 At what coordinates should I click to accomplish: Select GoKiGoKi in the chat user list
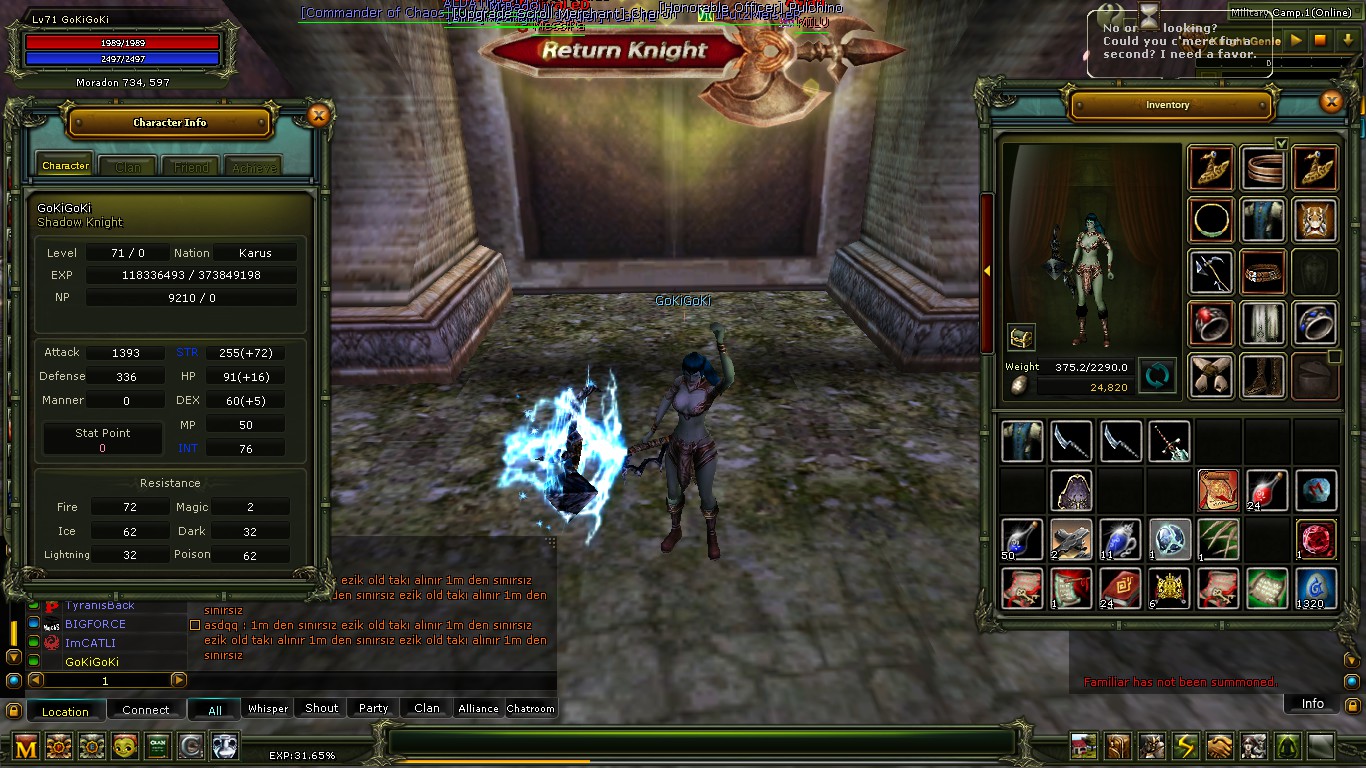coord(92,661)
